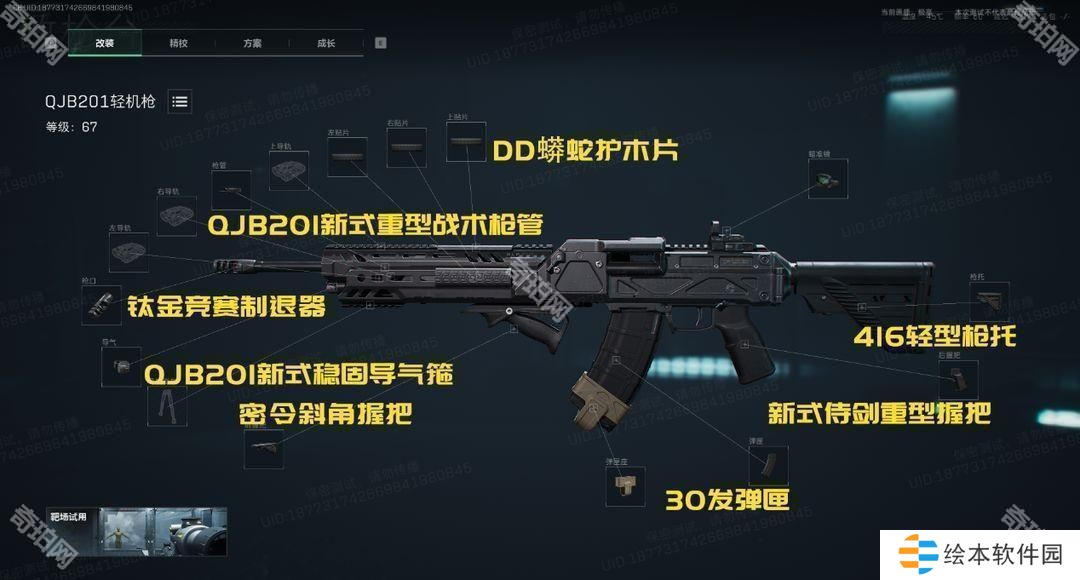Select the 右导轨 right rail slot
Image resolution: width=1080 pixels, height=580 pixels.
176,215
